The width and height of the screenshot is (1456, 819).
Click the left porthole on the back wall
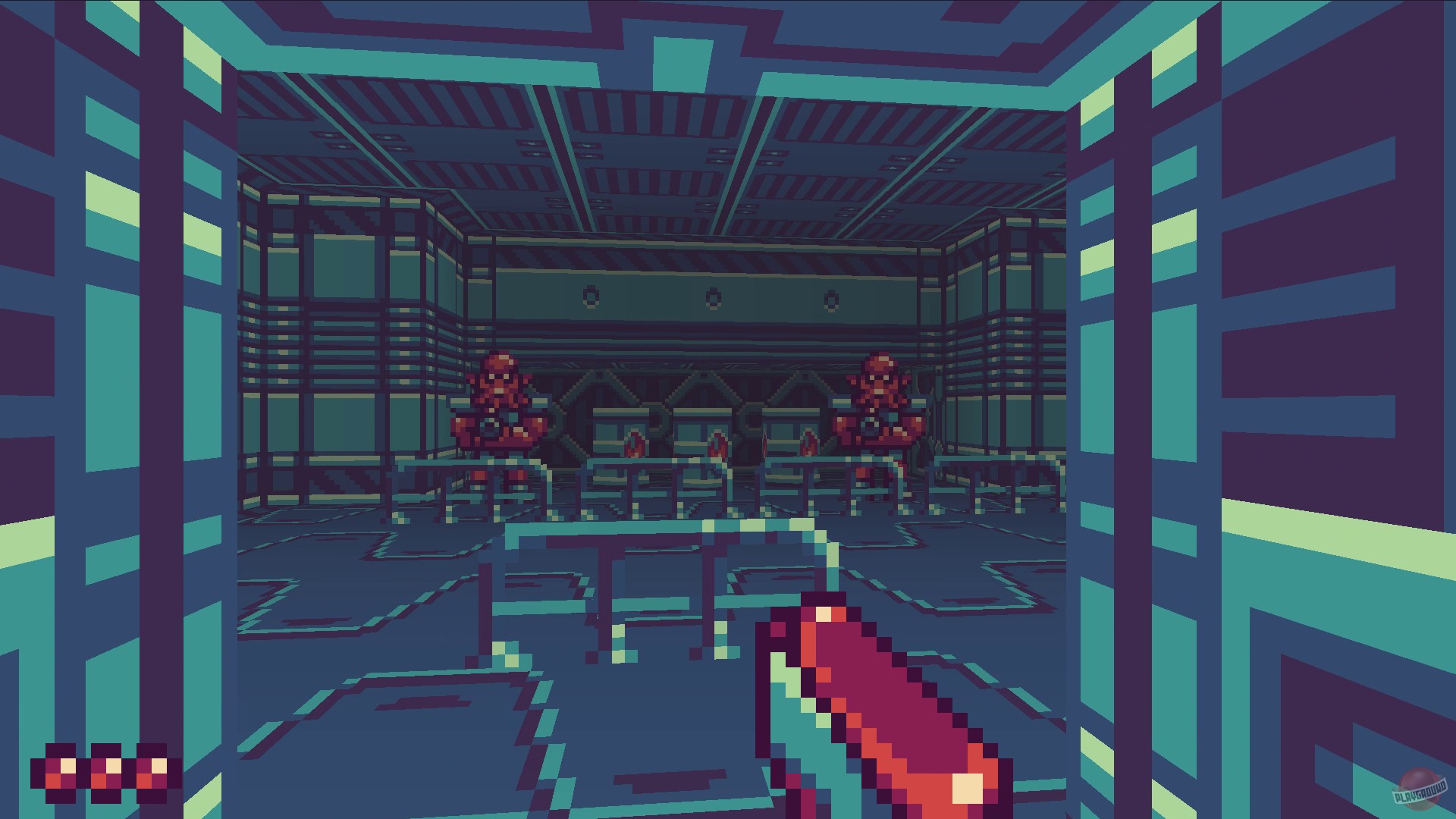point(591,296)
